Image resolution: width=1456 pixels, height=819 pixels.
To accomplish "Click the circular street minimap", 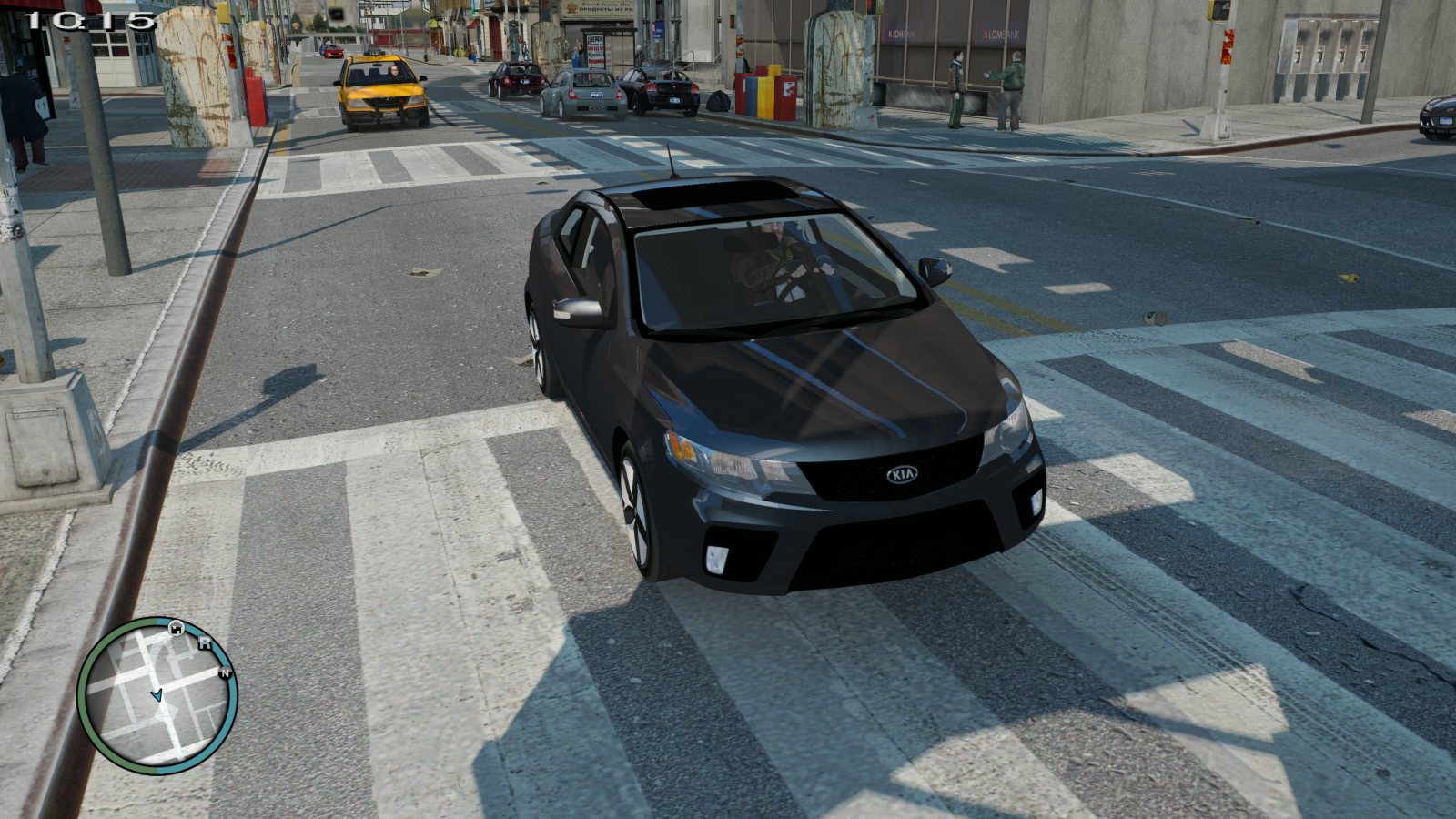I will pos(157,696).
